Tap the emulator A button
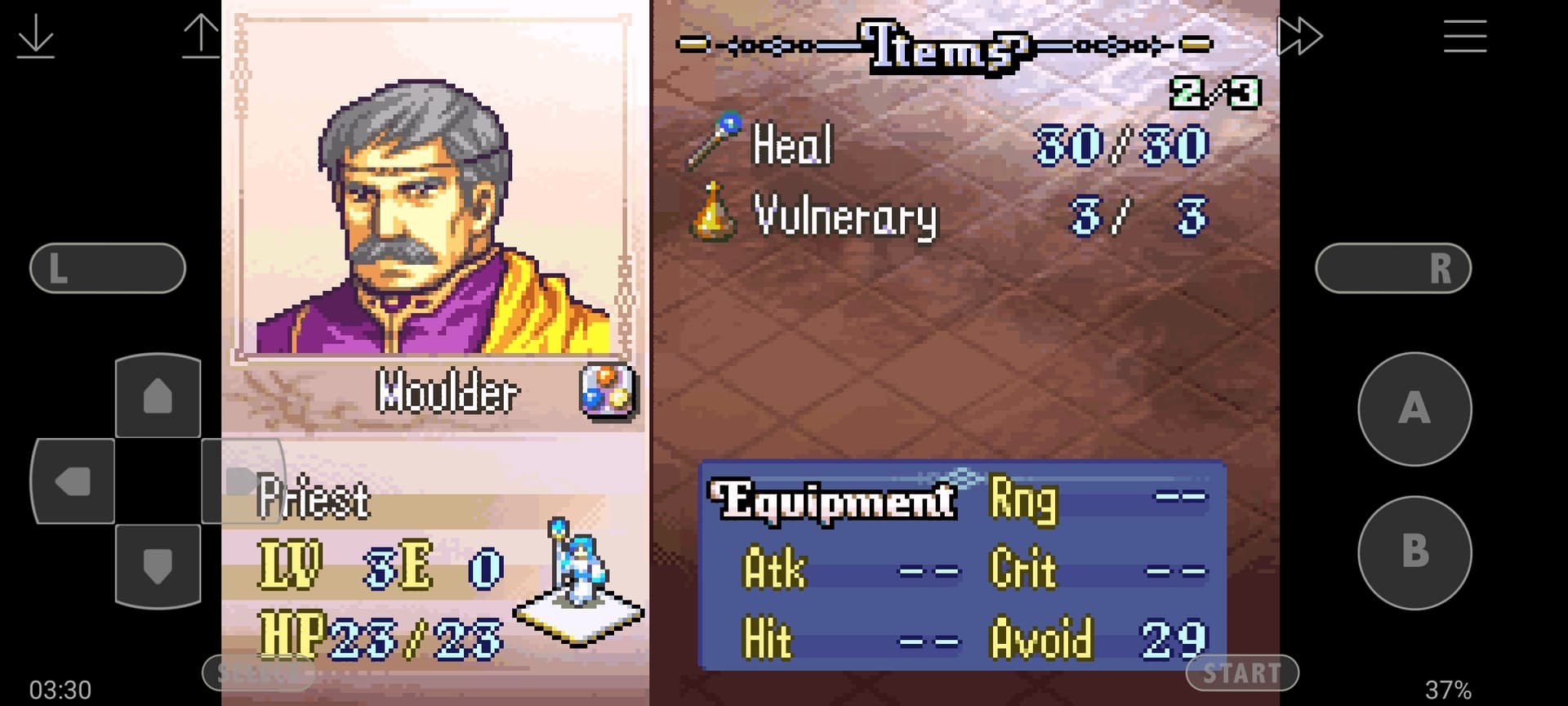Screen dimensions: 1568x706 (x=1414, y=409)
